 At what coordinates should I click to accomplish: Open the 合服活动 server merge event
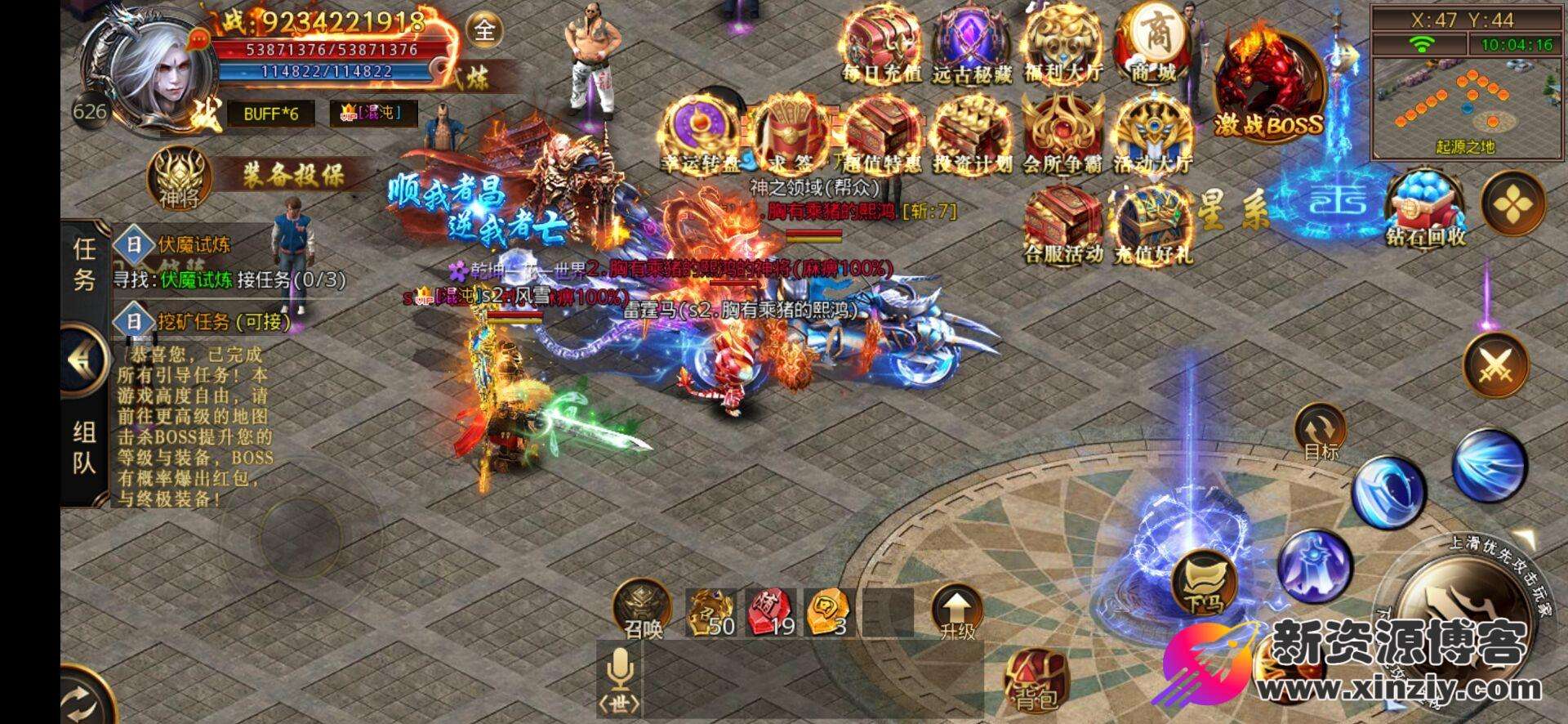tap(1063, 223)
